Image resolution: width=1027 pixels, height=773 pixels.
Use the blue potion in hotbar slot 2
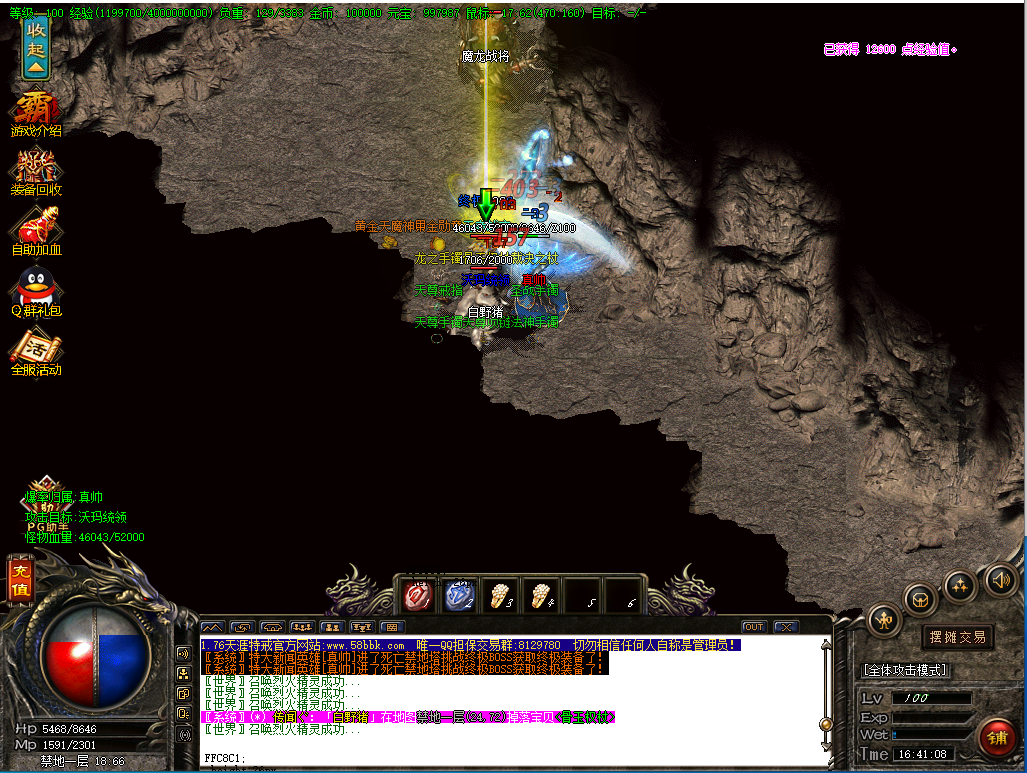click(x=458, y=596)
